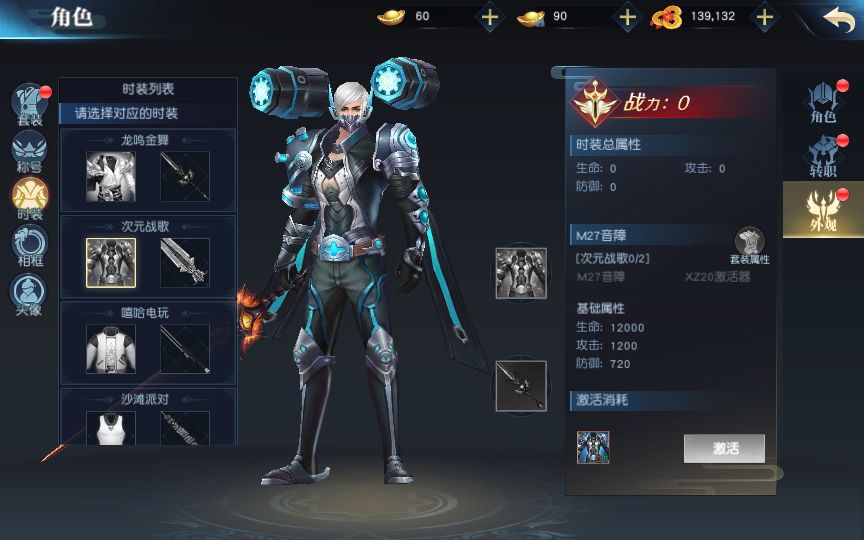The height and width of the screenshot is (540, 864).
Task: Go back using the return arrow
Action: (838, 17)
